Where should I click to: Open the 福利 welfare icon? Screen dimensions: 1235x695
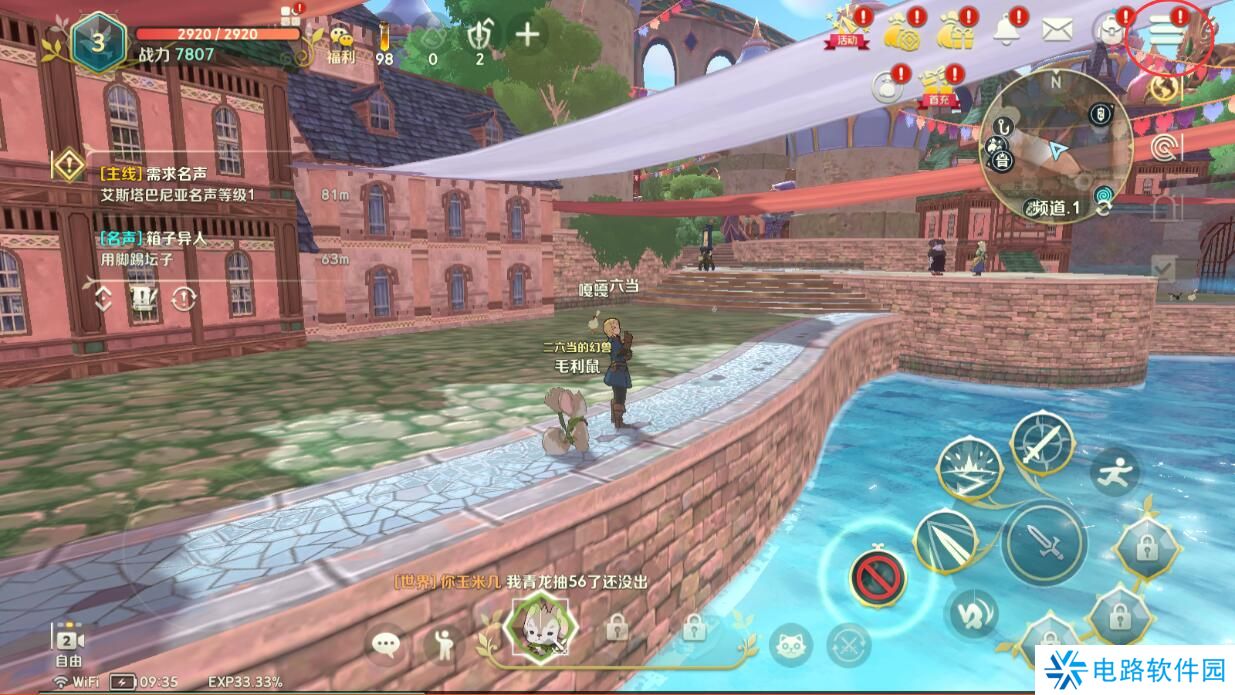tap(342, 42)
